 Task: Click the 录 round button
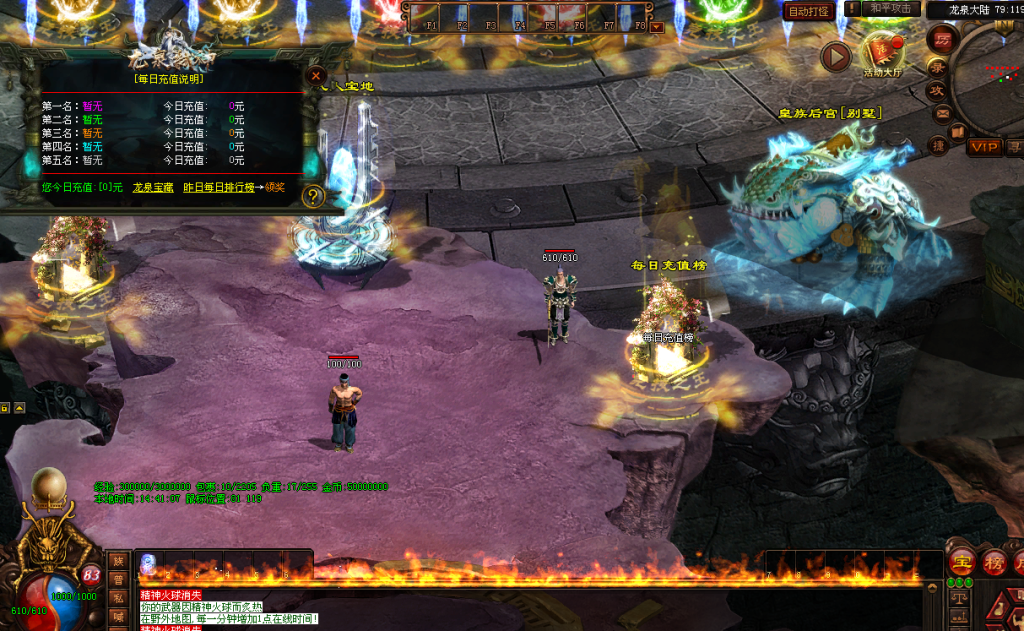tap(938, 66)
